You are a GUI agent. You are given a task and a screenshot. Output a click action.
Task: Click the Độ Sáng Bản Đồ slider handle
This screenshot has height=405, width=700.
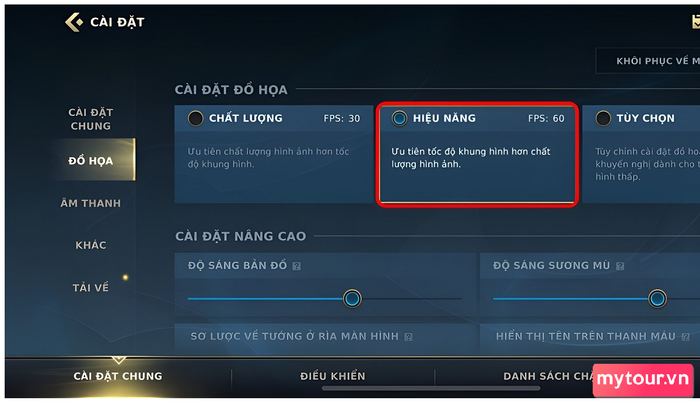click(351, 298)
